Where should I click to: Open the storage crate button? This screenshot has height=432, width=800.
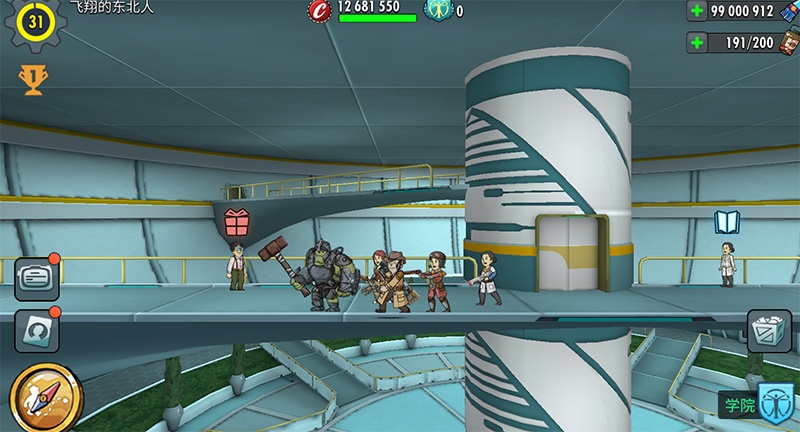click(769, 330)
